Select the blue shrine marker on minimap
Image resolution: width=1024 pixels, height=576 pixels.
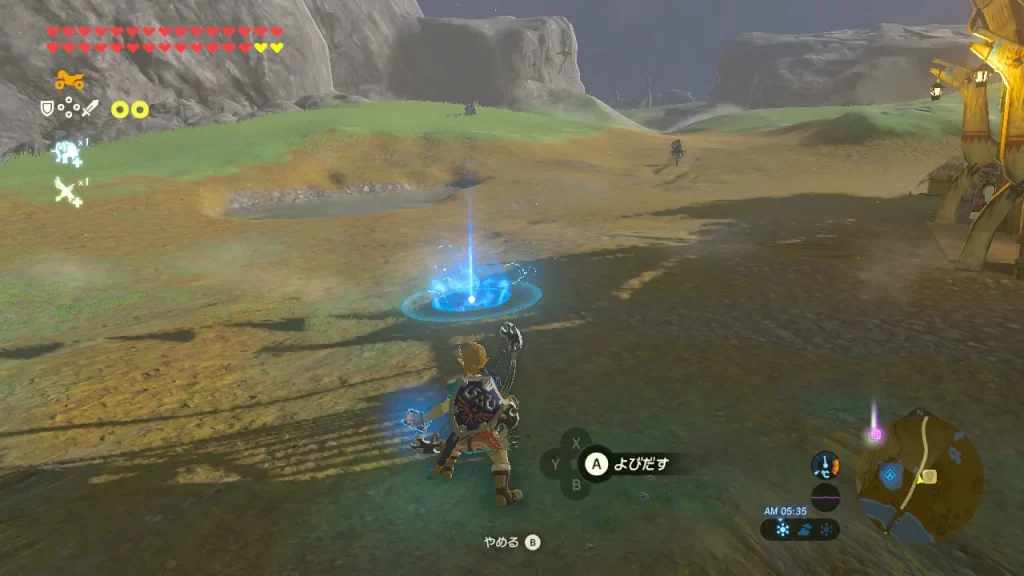pyautogui.click(x=889, y=477)
